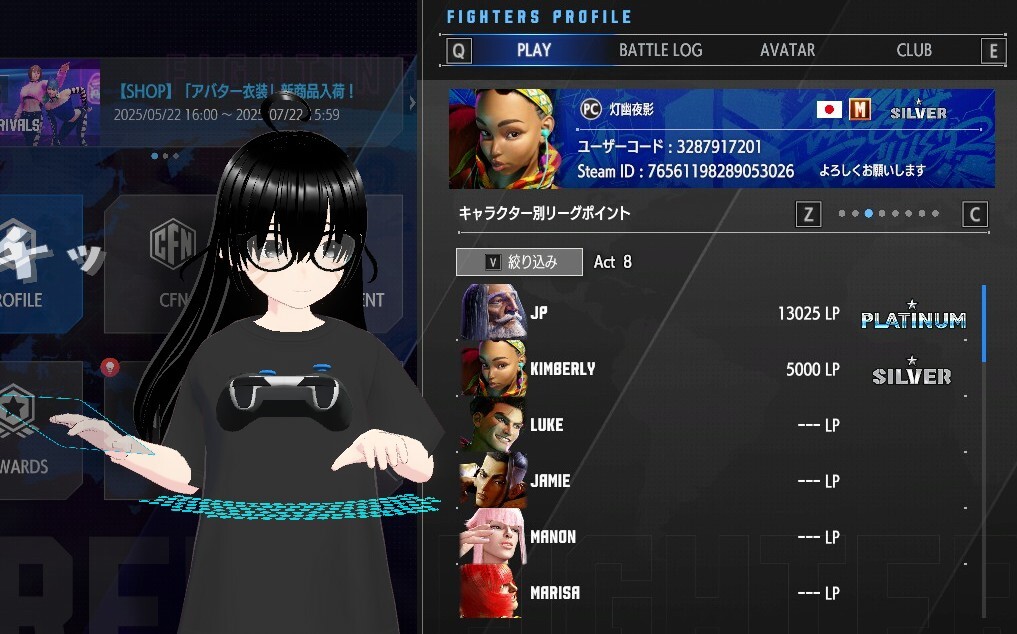Choose the LUKE character row
The width and height of the screenshot is (1017, 634).
pos(700,425)
